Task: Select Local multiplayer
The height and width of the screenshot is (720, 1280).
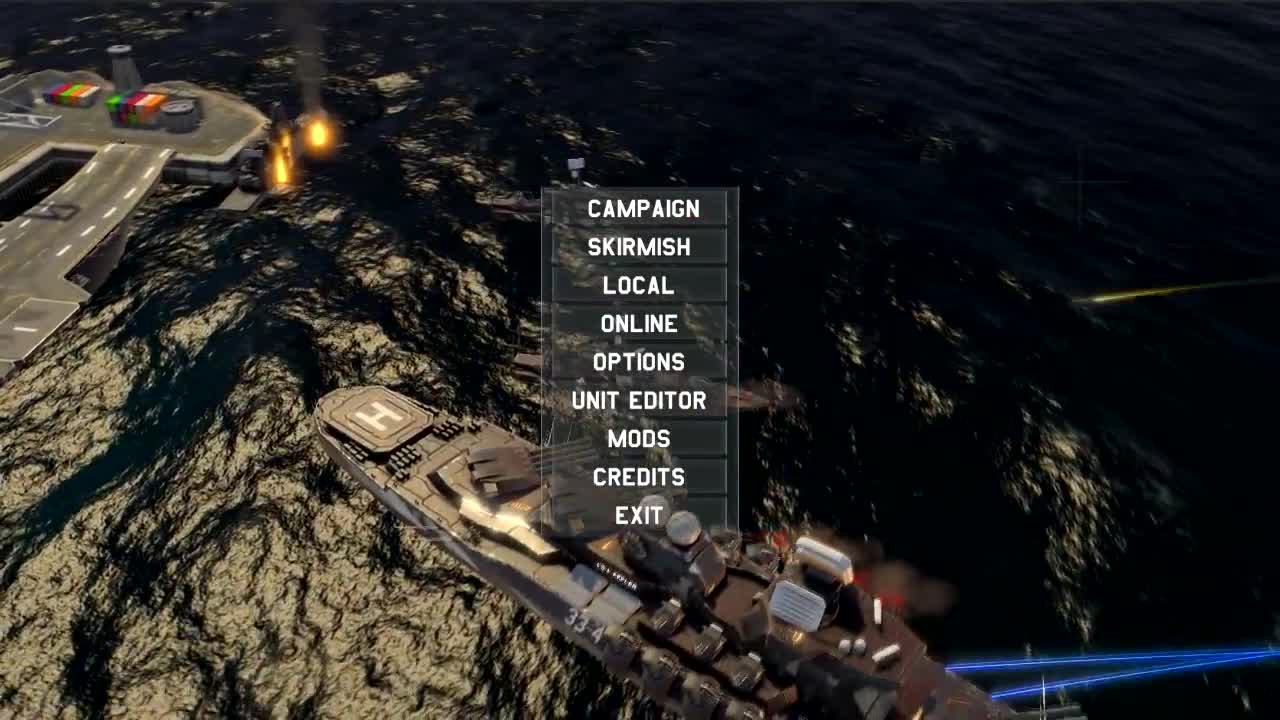Action: (x=638, y=286)
